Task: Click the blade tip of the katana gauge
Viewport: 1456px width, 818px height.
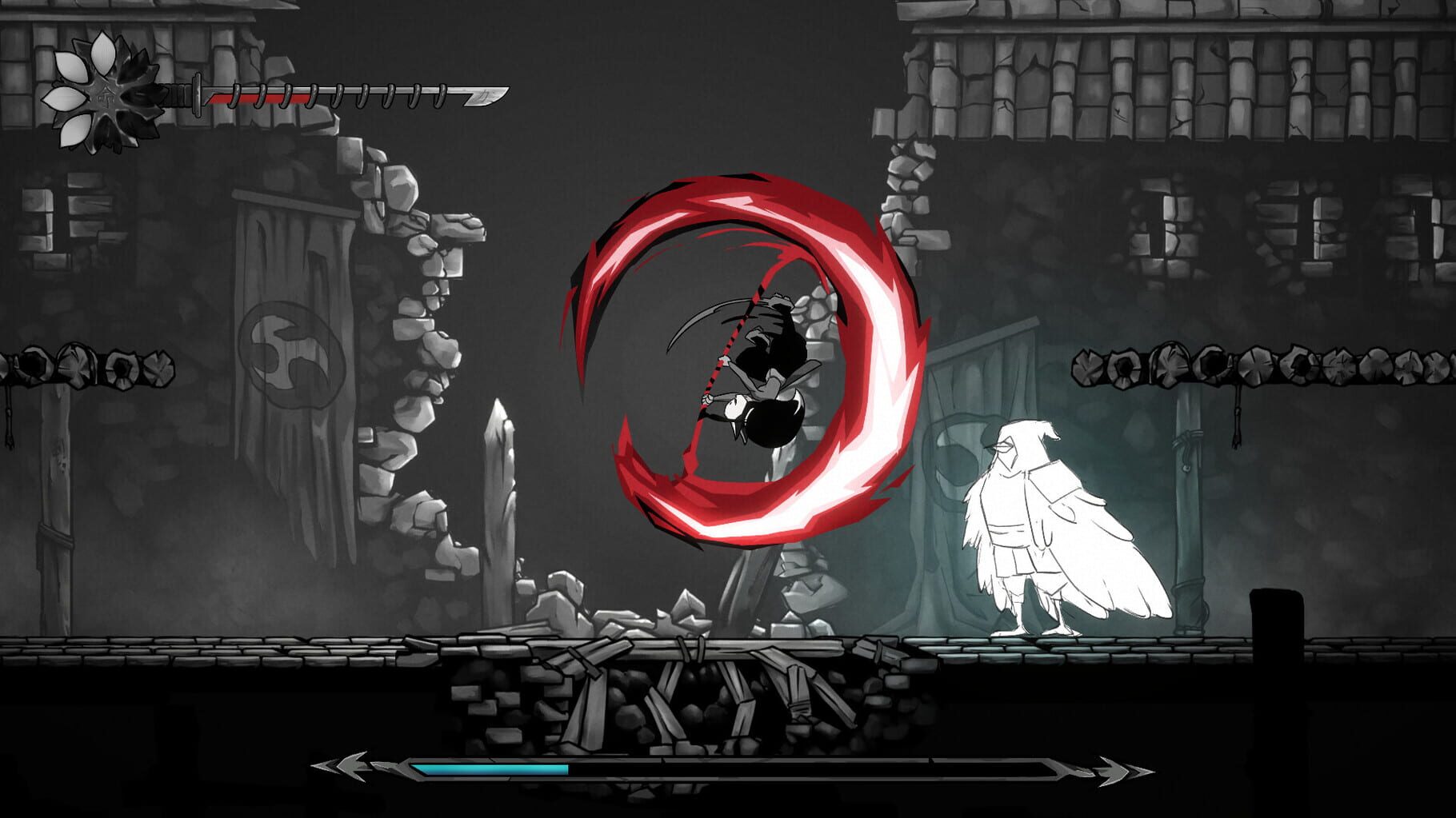Action: tap(492, 96)
